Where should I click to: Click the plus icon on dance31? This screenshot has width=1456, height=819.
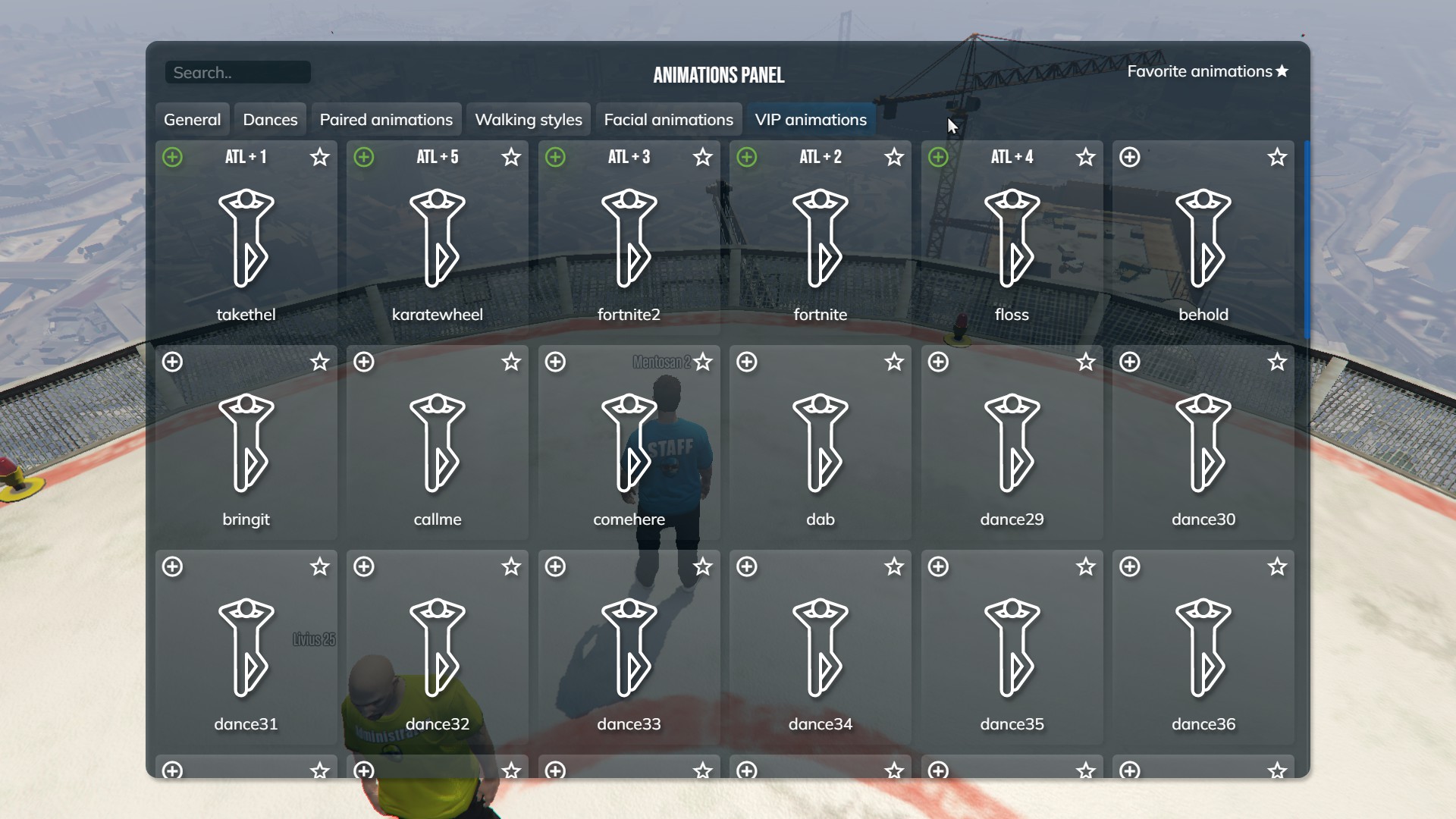pos(173,566)
